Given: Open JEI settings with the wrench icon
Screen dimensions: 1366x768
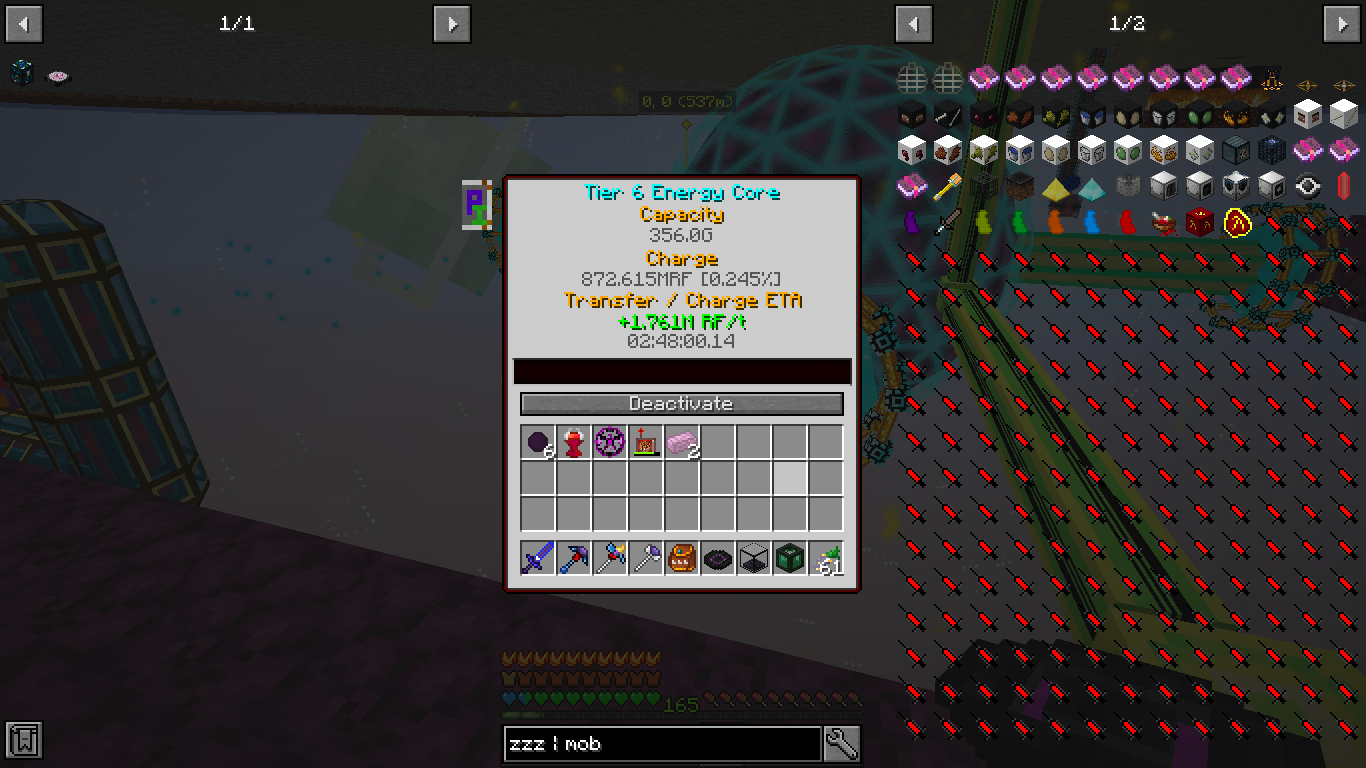Looking at the screenshot, I should pyautogui.click(x=840, y=744).
